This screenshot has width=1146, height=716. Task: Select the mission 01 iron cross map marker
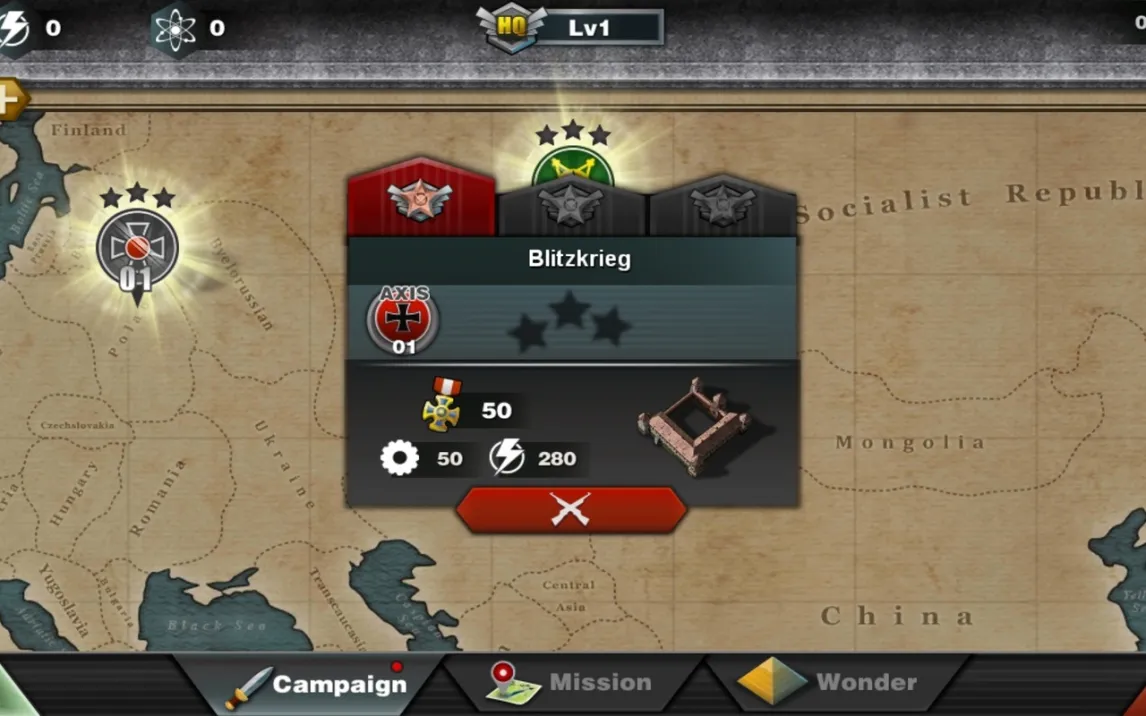click(x=137, y=250)
